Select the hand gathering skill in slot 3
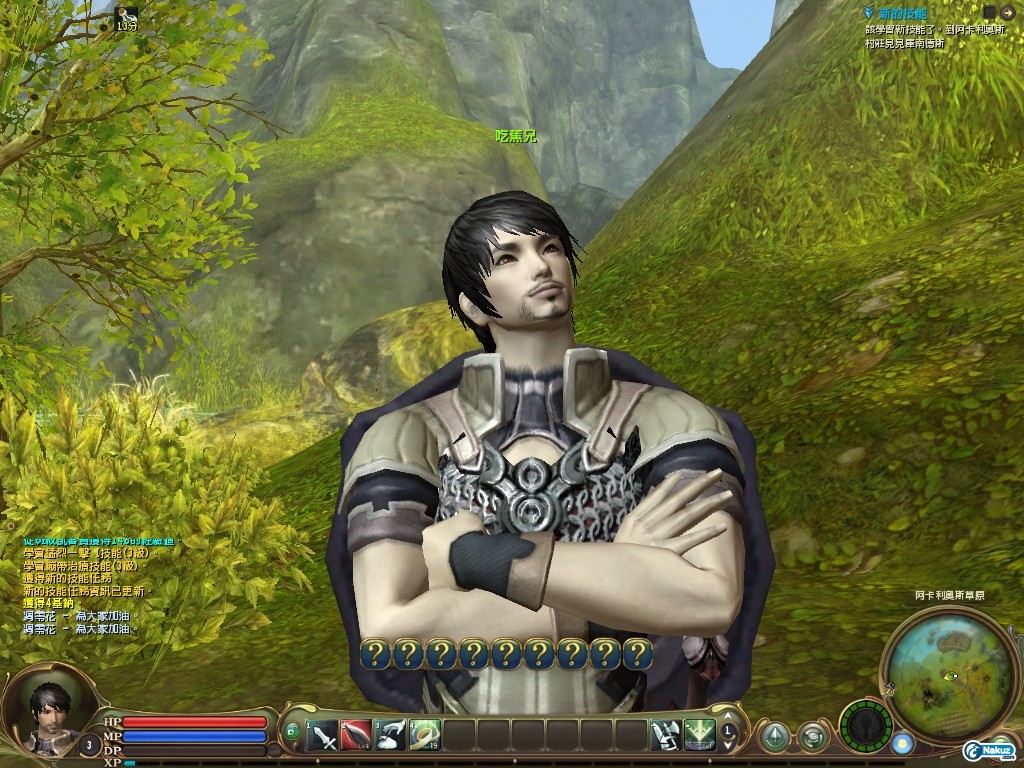 click(391, 736)
